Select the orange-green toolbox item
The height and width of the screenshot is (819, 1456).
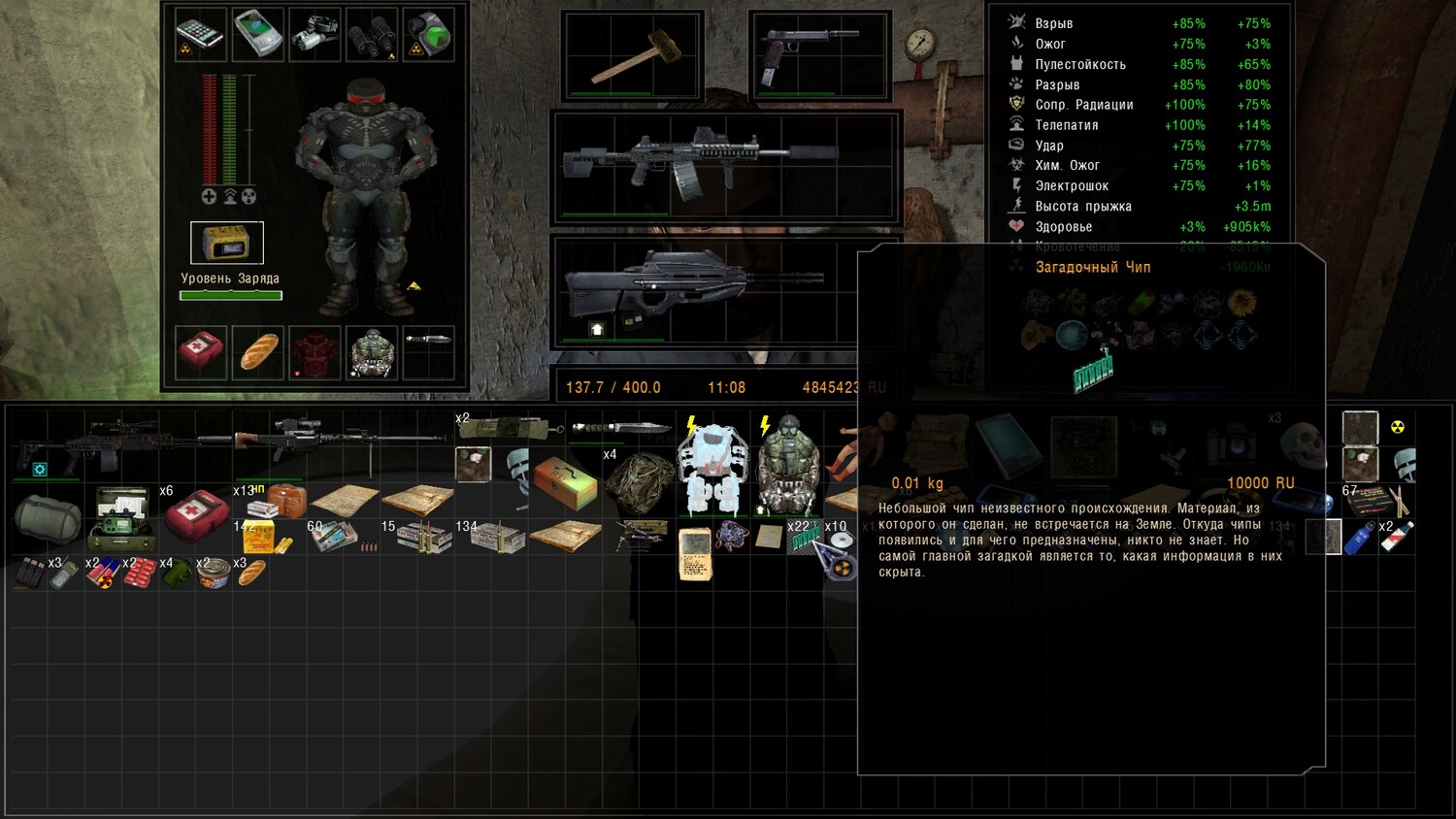coord(565,482)
